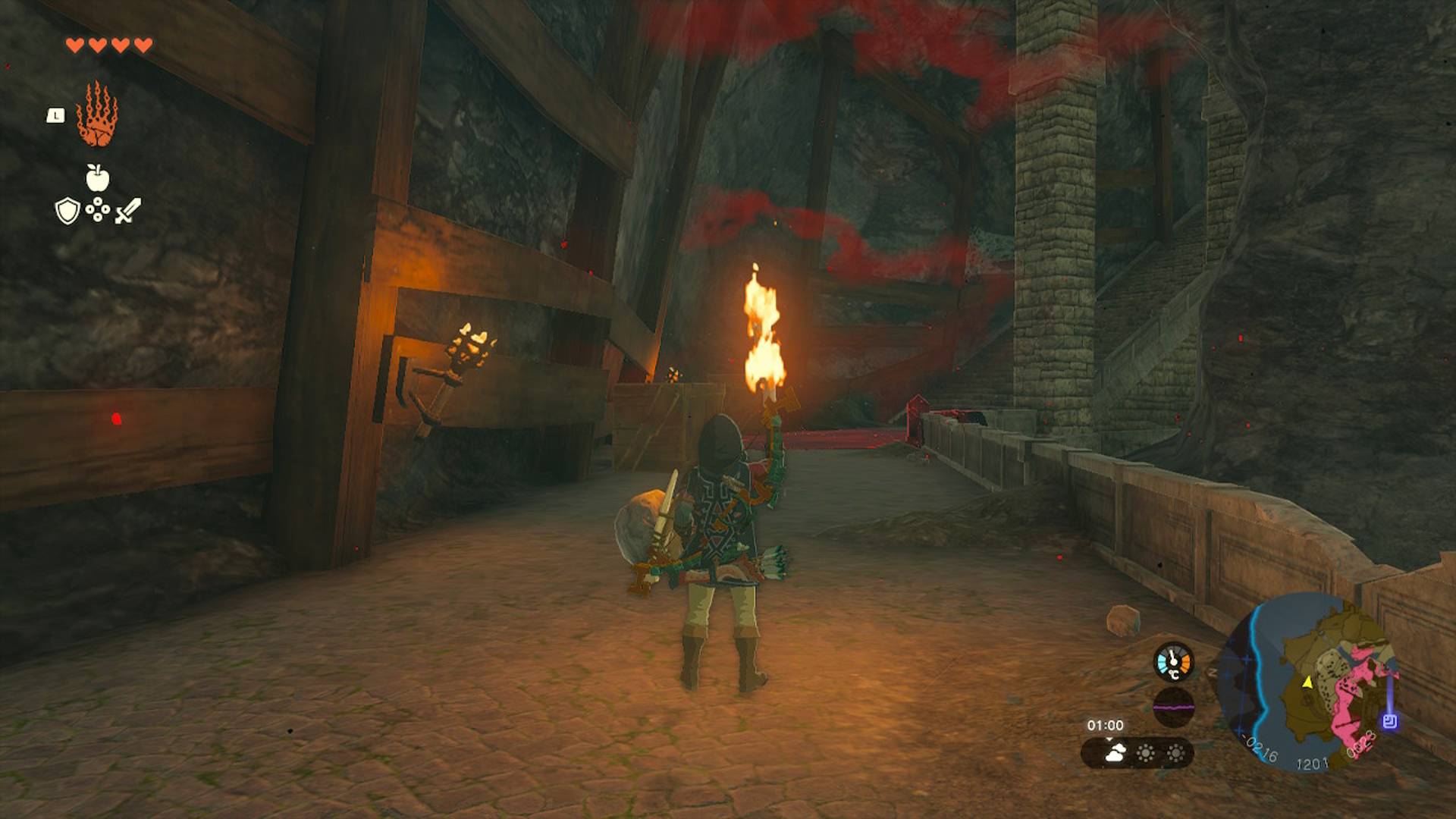The width and height of the screenshot is (1456, 819).
Task: Toggle the first sunny weather symbol
Action: pos(1146,755)
